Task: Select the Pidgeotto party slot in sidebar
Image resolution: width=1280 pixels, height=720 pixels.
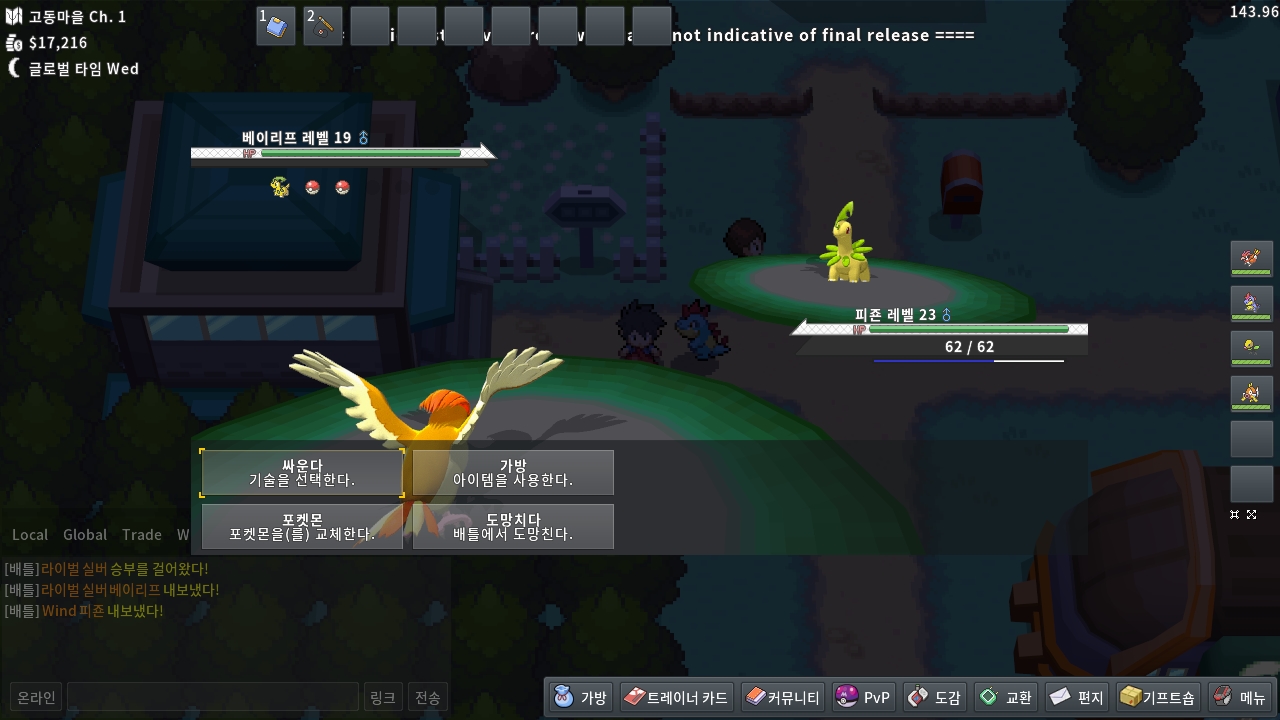Action: click(x=1251, y=258)
